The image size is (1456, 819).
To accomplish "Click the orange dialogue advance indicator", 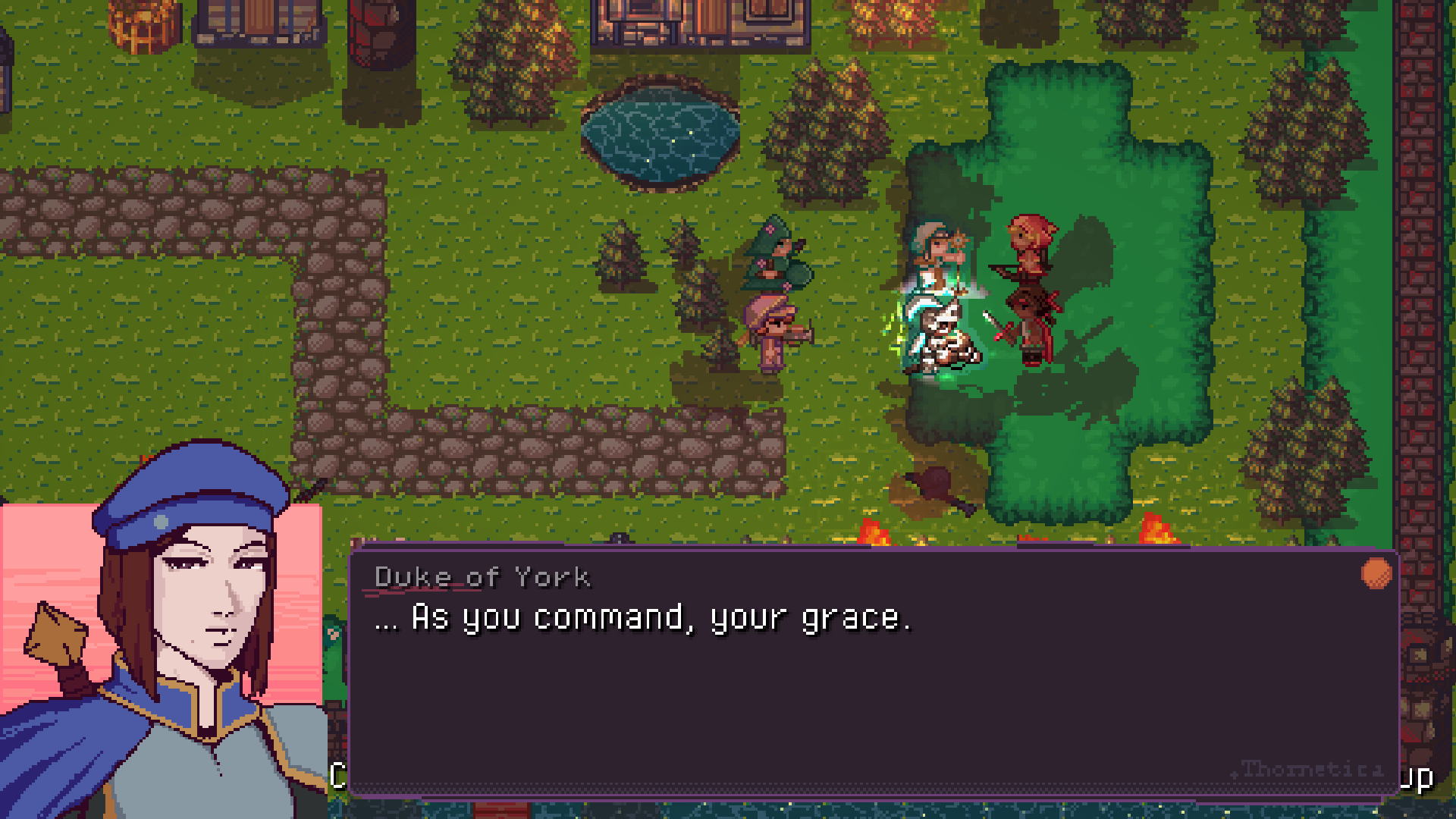I will coord(1376,573).
